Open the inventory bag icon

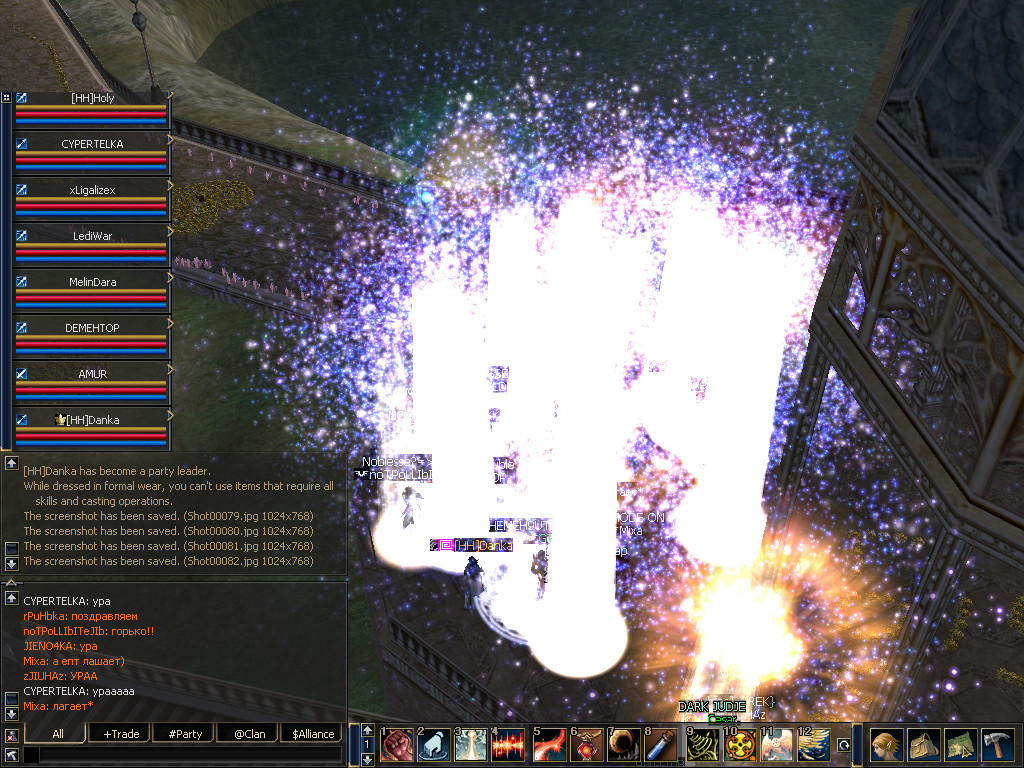coord(923,745)
